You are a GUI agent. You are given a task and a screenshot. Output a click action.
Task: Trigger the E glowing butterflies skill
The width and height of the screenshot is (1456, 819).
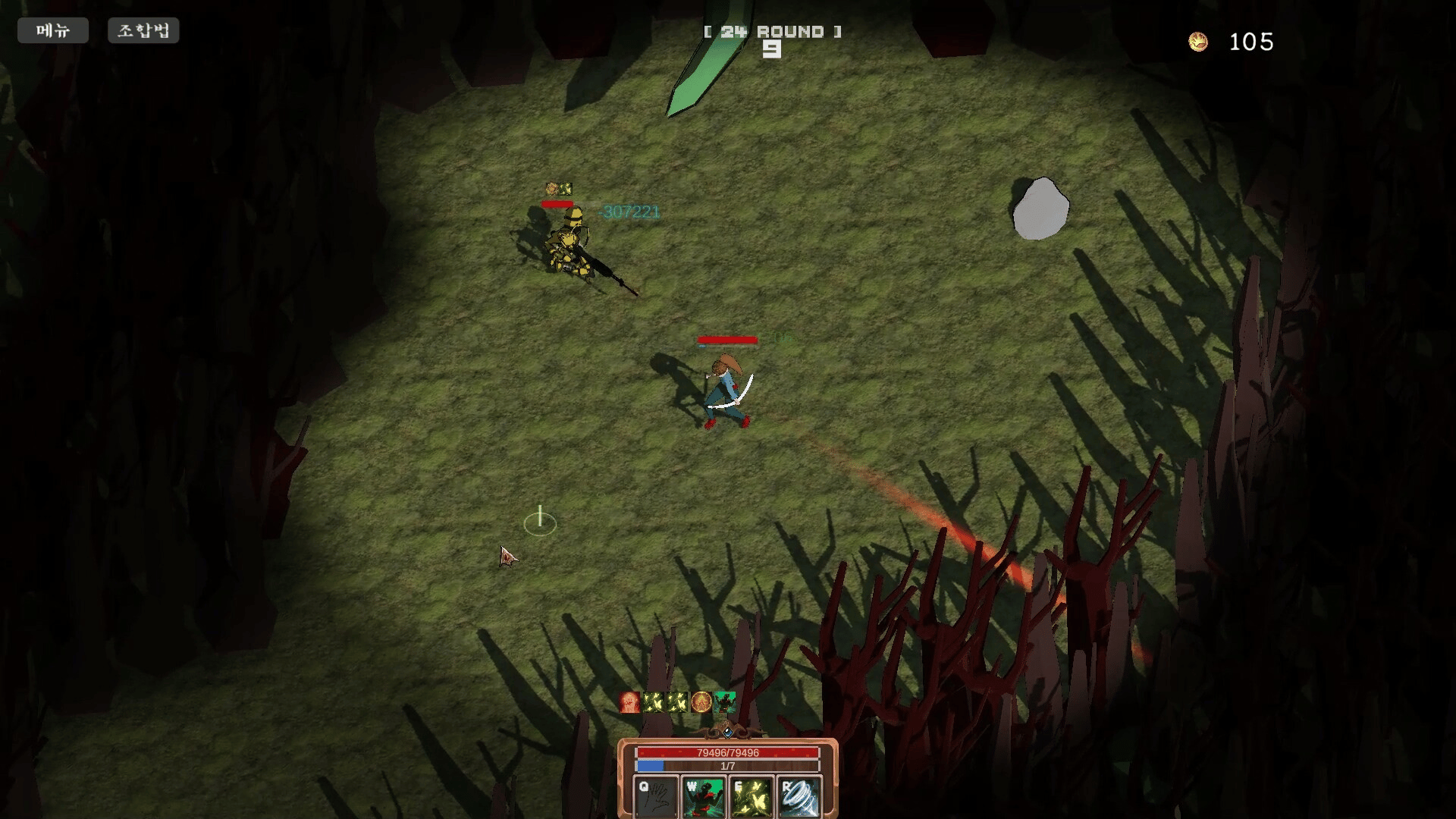(752, 797)
